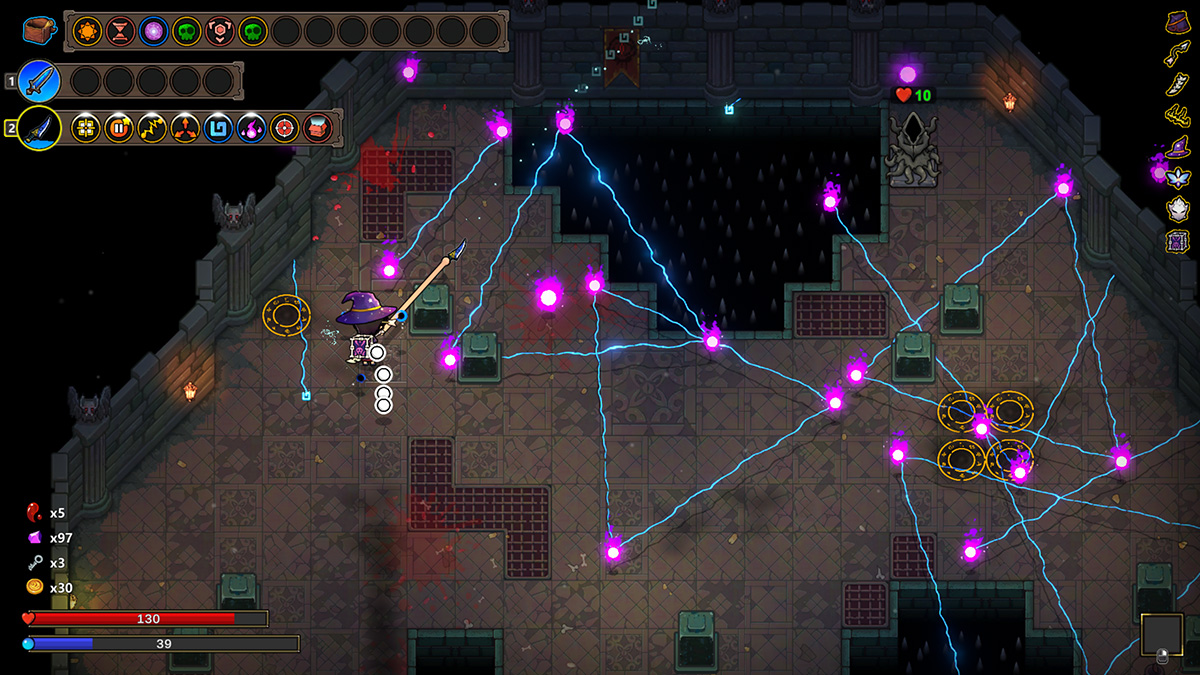
Task: Click the purple wizard hat relic
Action: point(1177,148)
